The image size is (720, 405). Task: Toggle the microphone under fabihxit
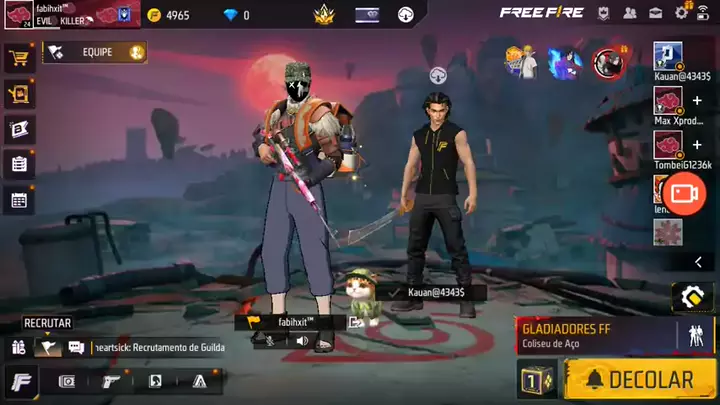click(x=268, y=341)
